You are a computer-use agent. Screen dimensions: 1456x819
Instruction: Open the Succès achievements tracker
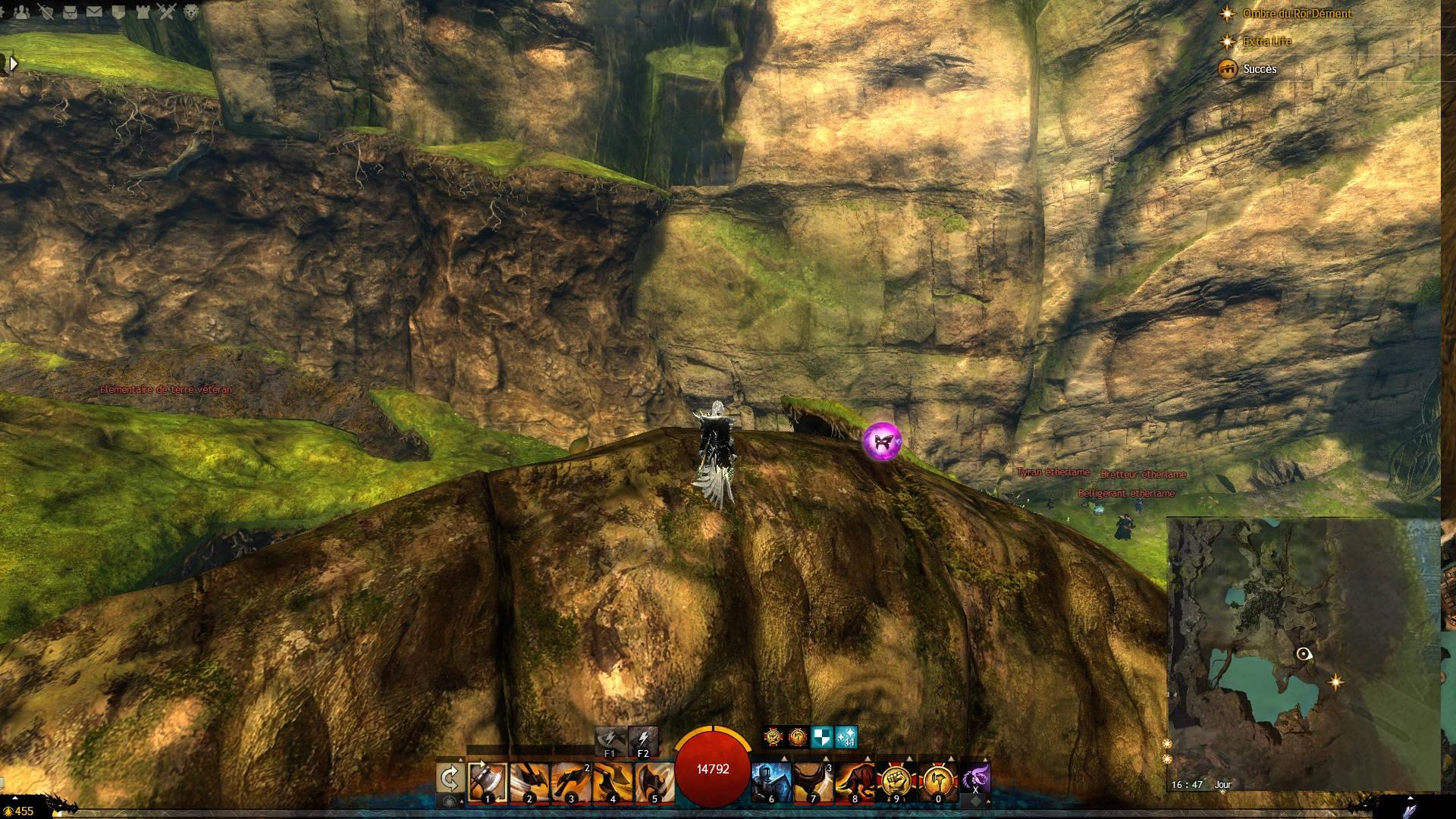[1260, 69]
